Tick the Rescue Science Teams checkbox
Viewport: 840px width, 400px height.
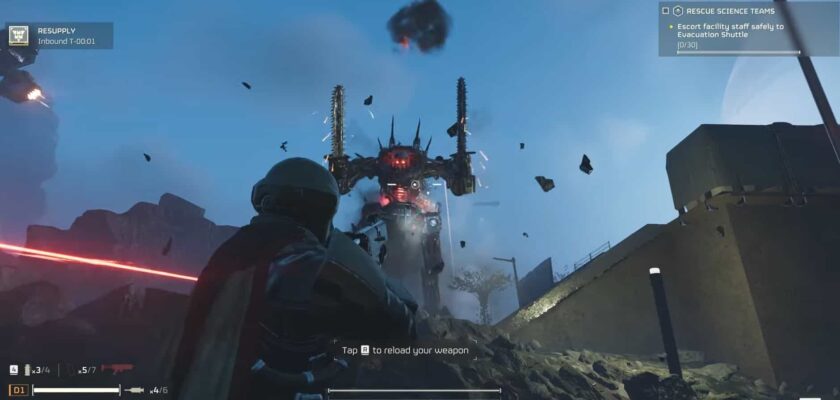tap(666, 11)
